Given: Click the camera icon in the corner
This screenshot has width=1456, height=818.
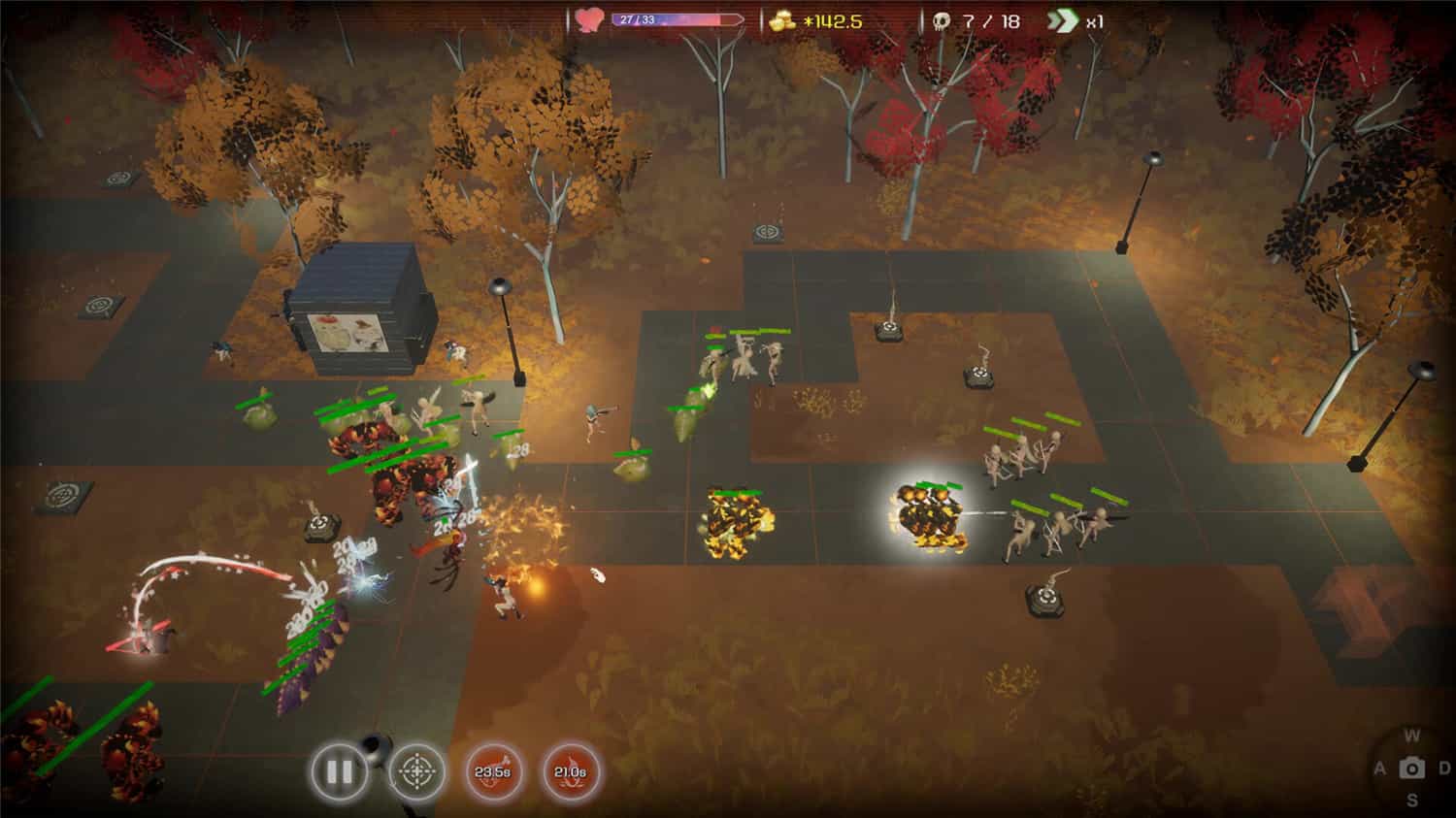Looking at the screenshot, I should click(x=1411, y=769).
